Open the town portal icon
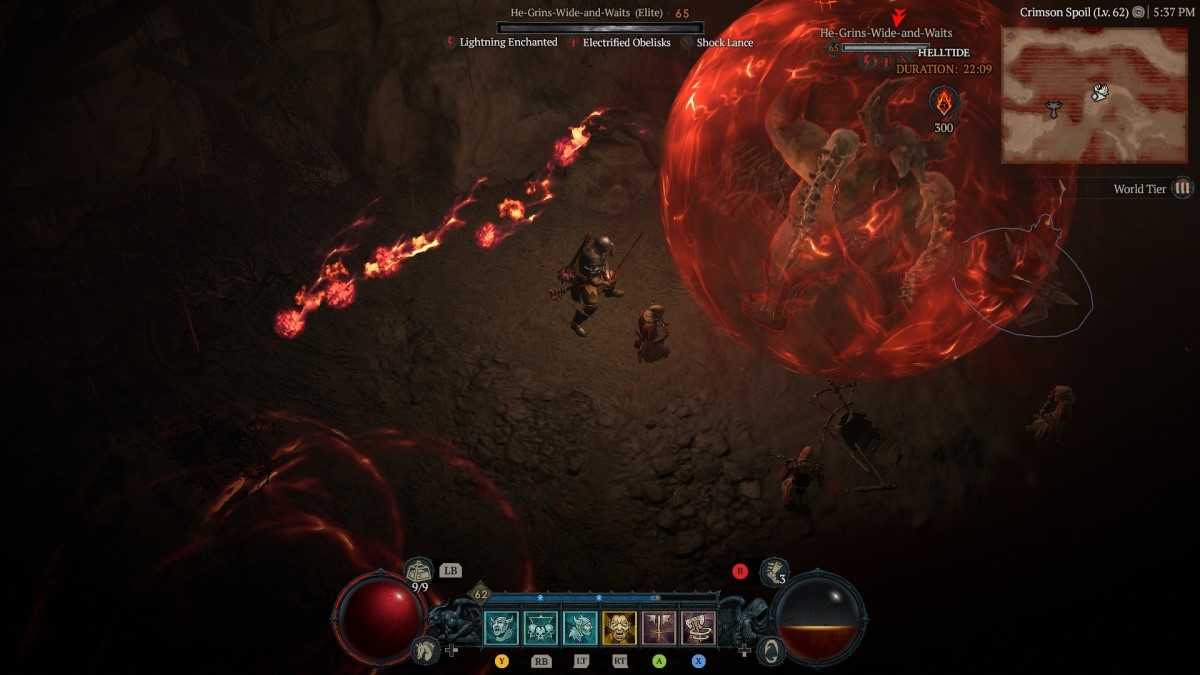The width and height of the screenshot is (1200, 675). click(770, 650)
